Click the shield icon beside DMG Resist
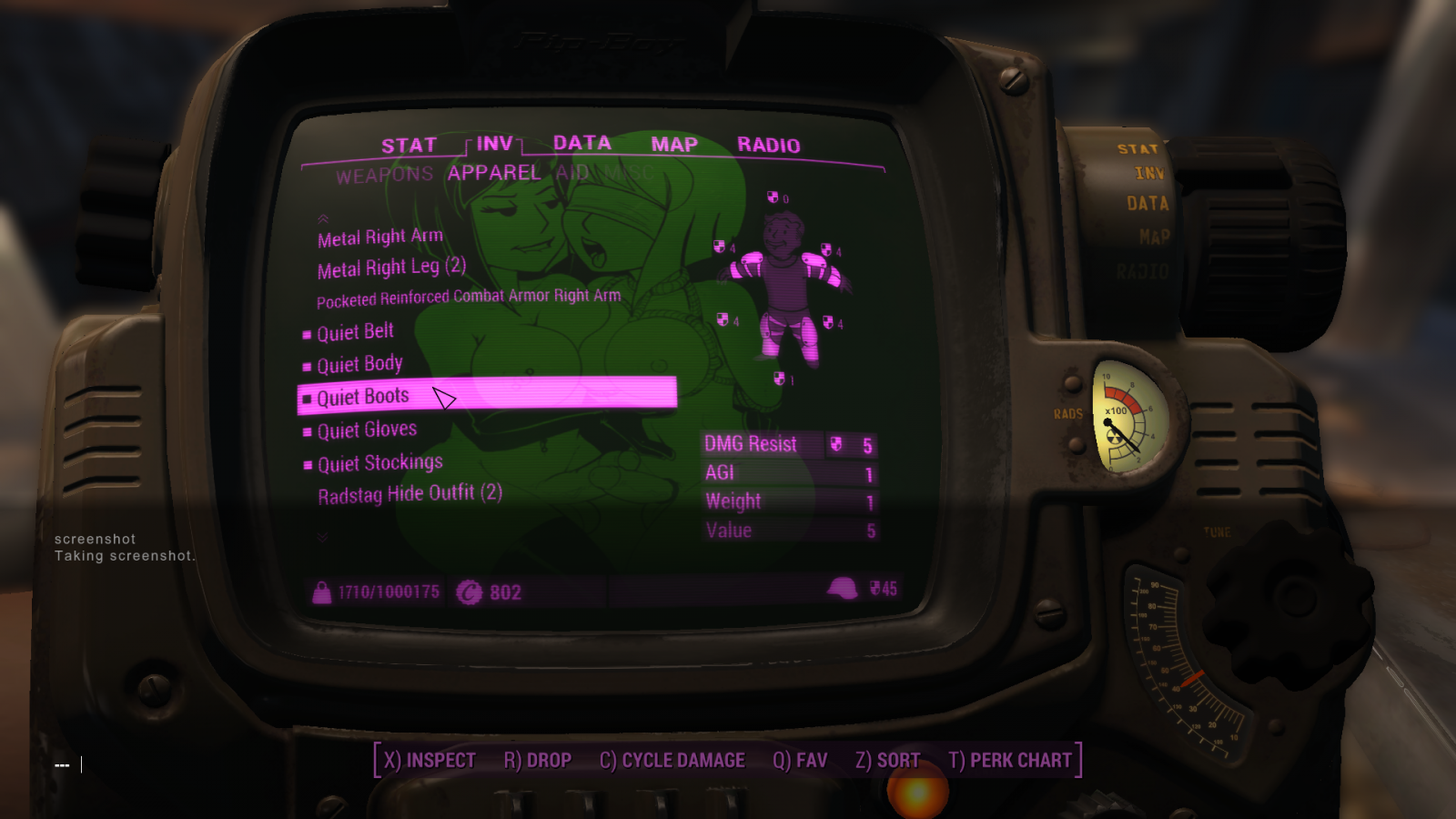This screenshot has height=819, width=1456. point(834,445)
